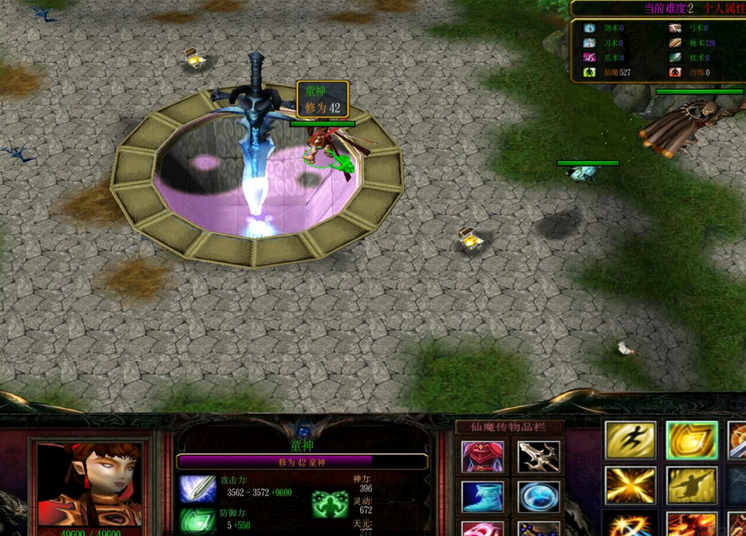Activate the golden silhouette figure ability
Screen dimensions: 746x536
(692, 485)
